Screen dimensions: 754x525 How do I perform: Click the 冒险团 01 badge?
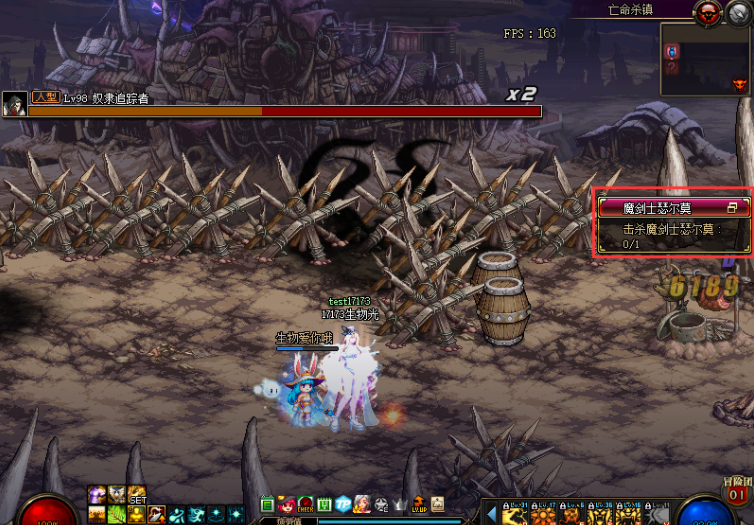[737, 491]
